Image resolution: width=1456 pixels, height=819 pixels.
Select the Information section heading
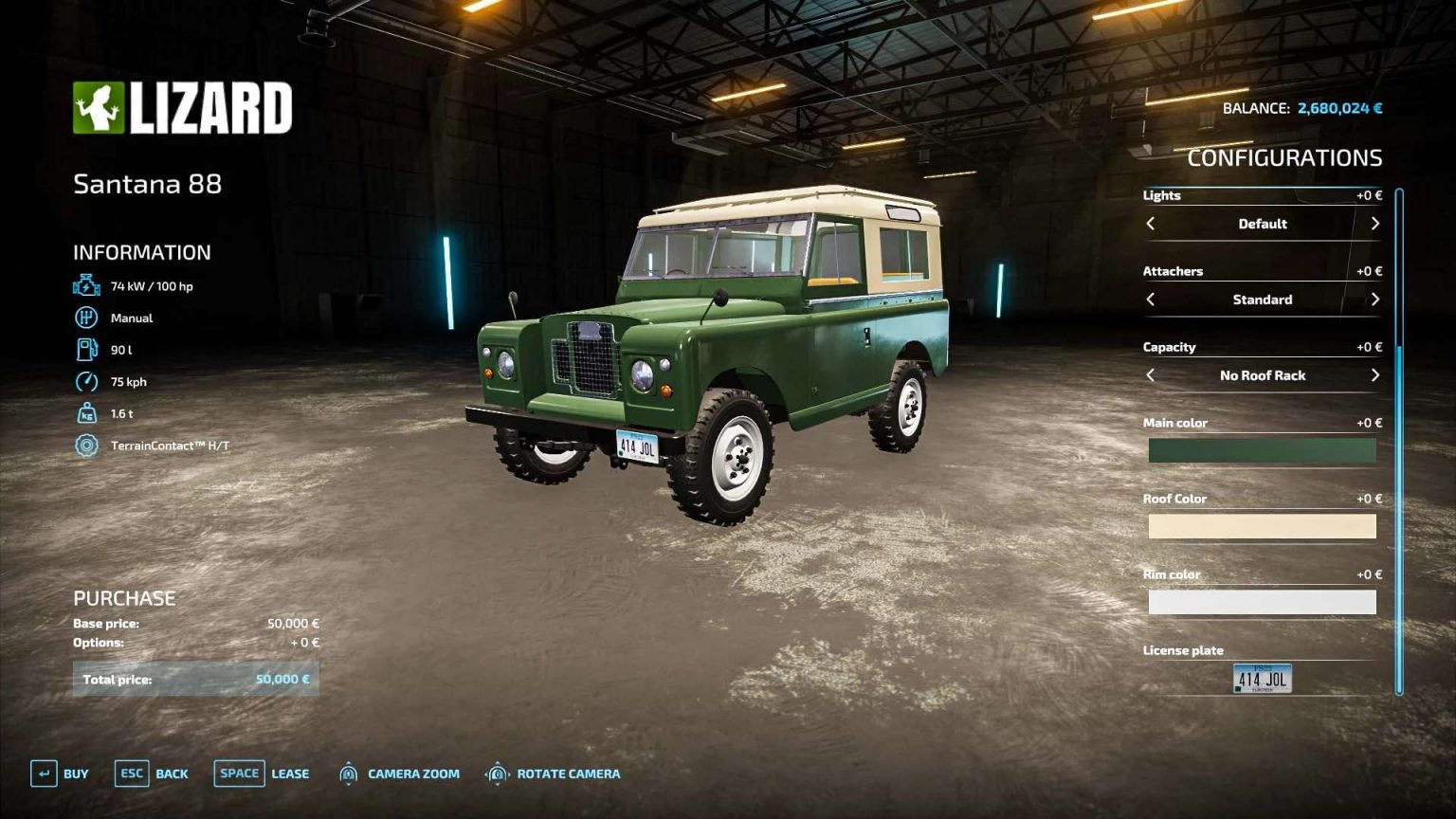click(142, 252)
